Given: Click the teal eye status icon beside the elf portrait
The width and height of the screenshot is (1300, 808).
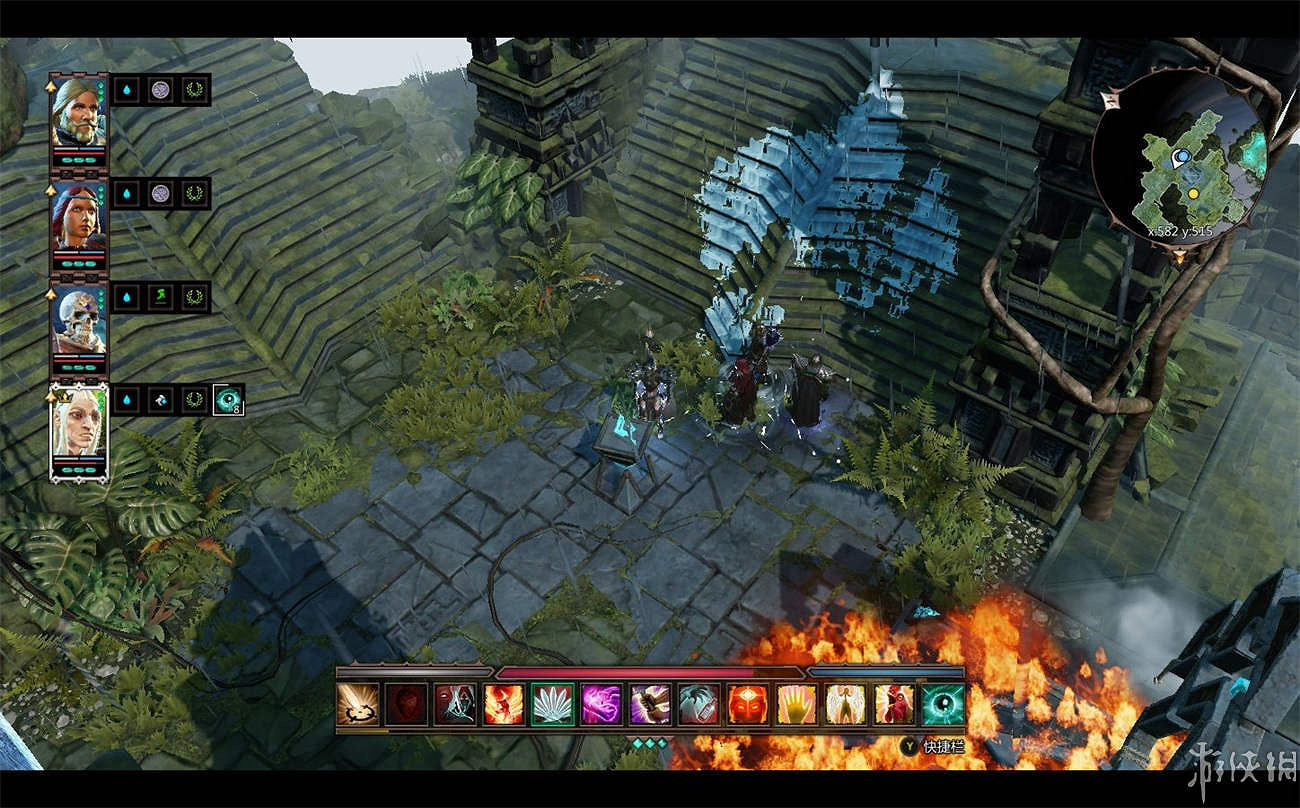Looking at the screenshot, I should pos(228,400).
